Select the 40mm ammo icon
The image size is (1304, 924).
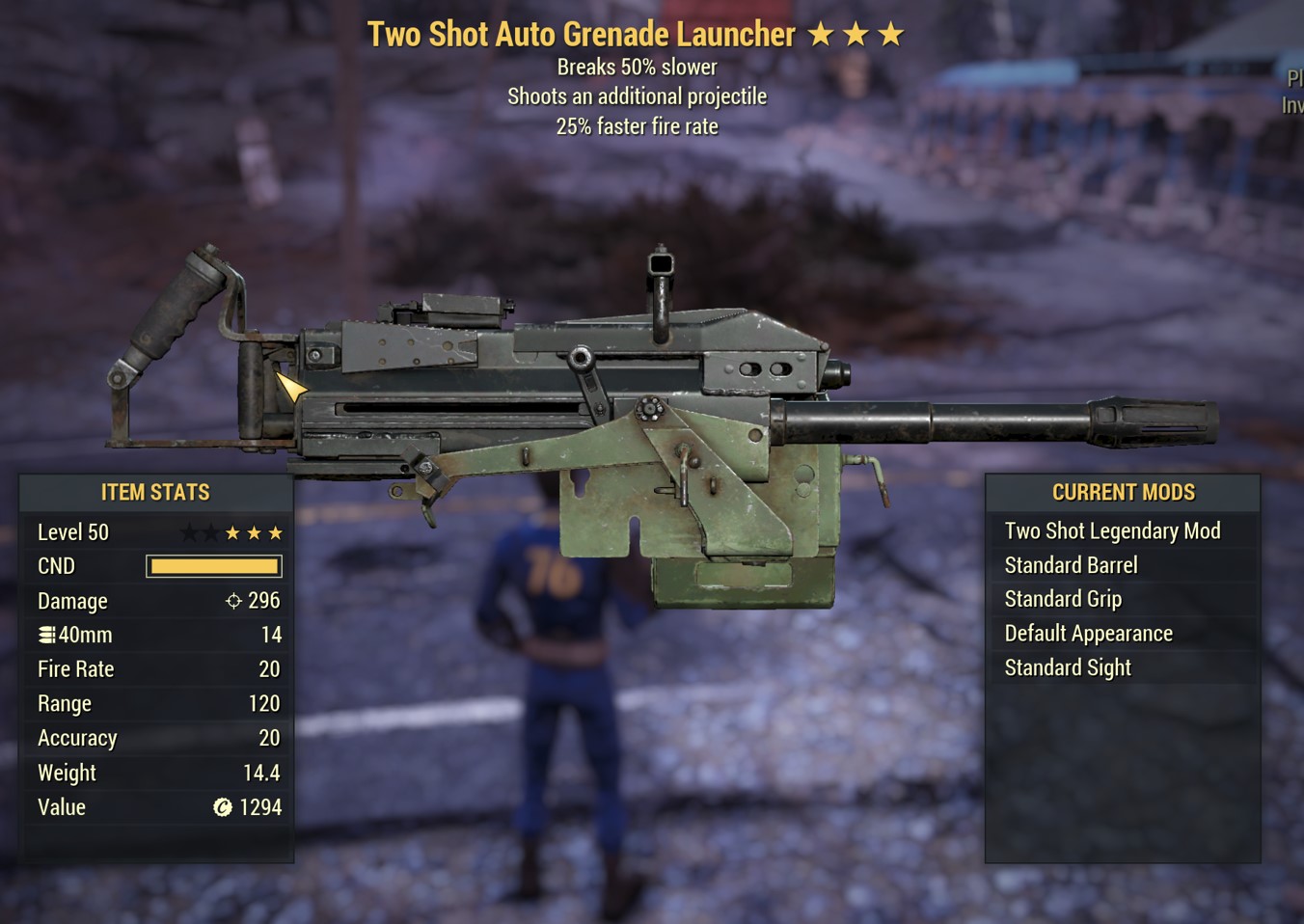(x=45, y=634)
